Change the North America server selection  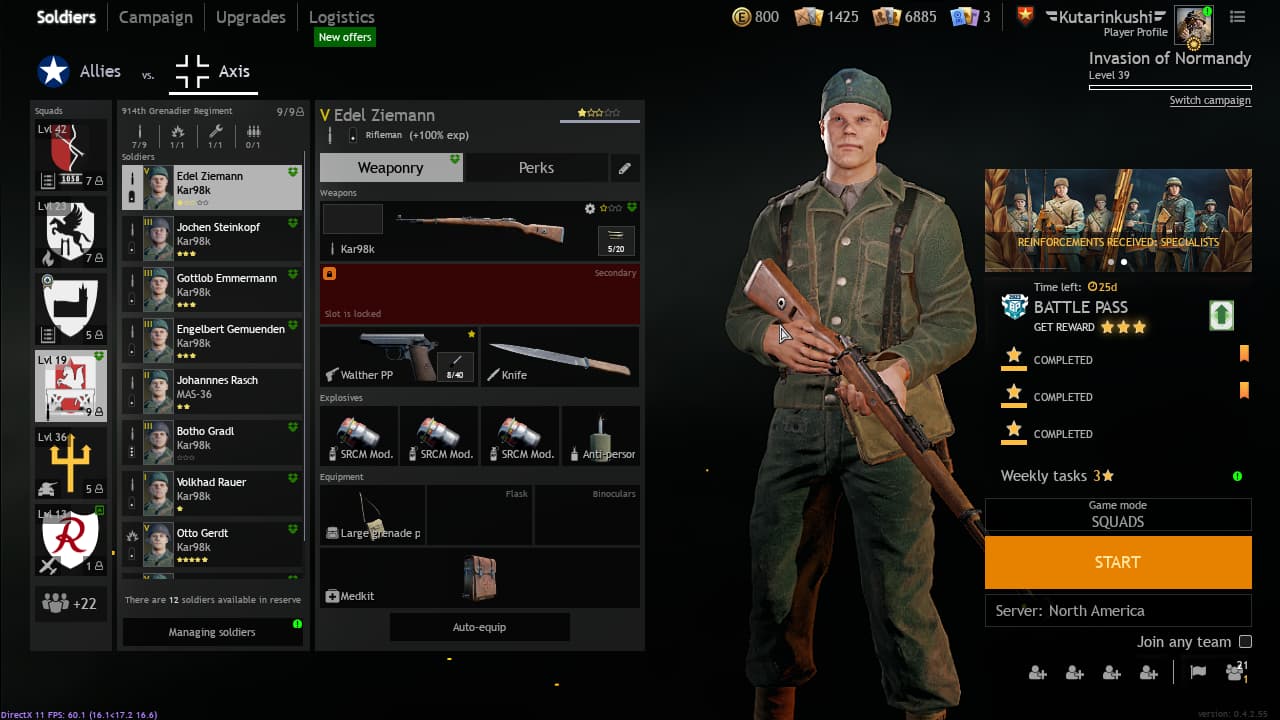coord(1117,611)
